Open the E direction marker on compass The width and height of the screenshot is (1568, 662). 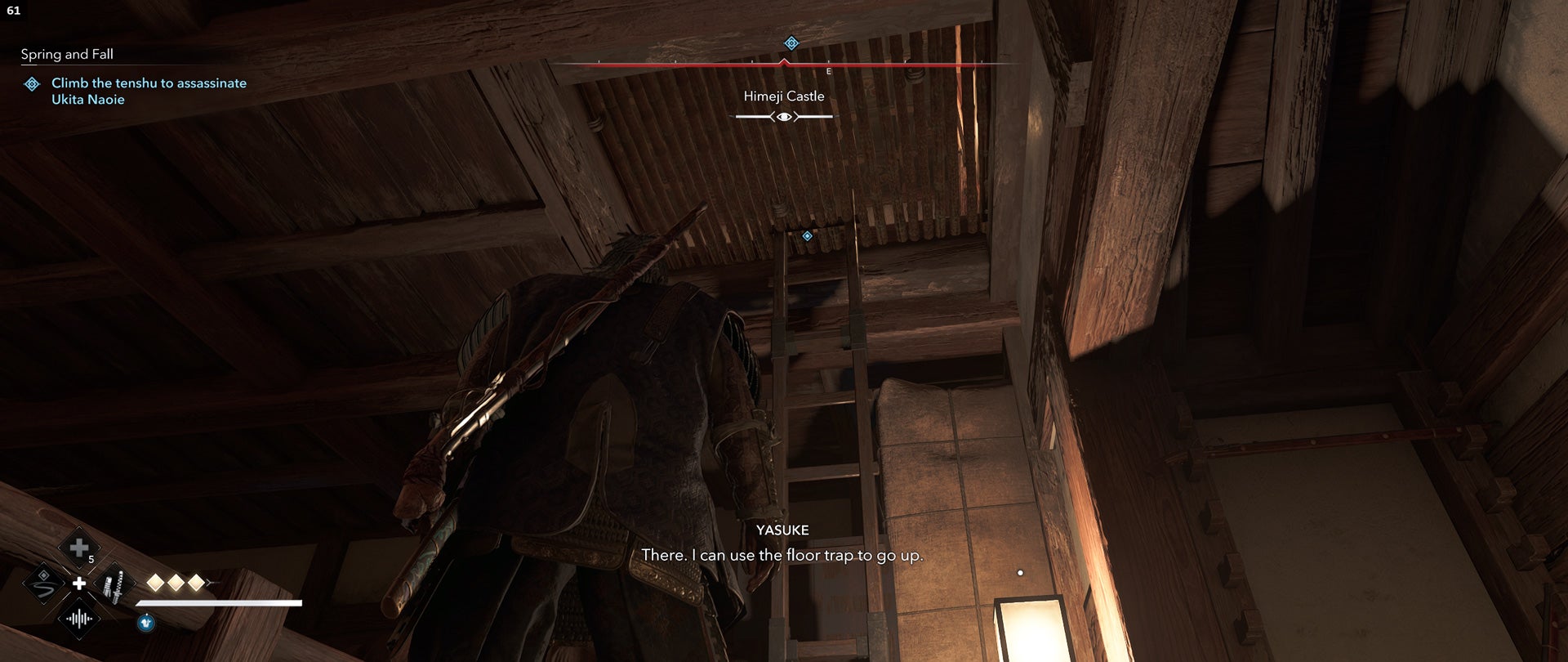tap(829, 72)
